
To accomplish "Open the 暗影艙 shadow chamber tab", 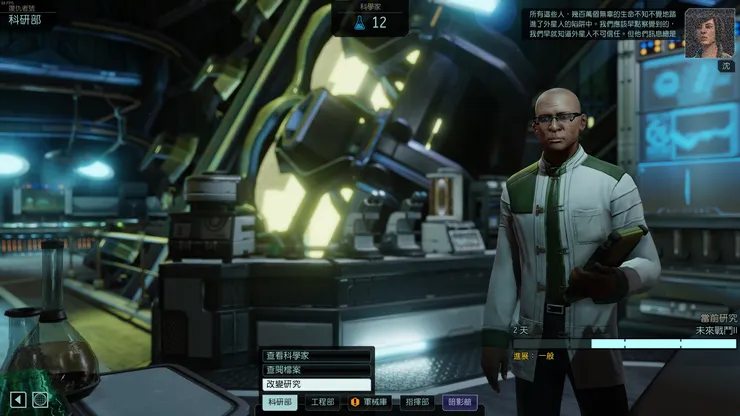I will click(460, 402).
